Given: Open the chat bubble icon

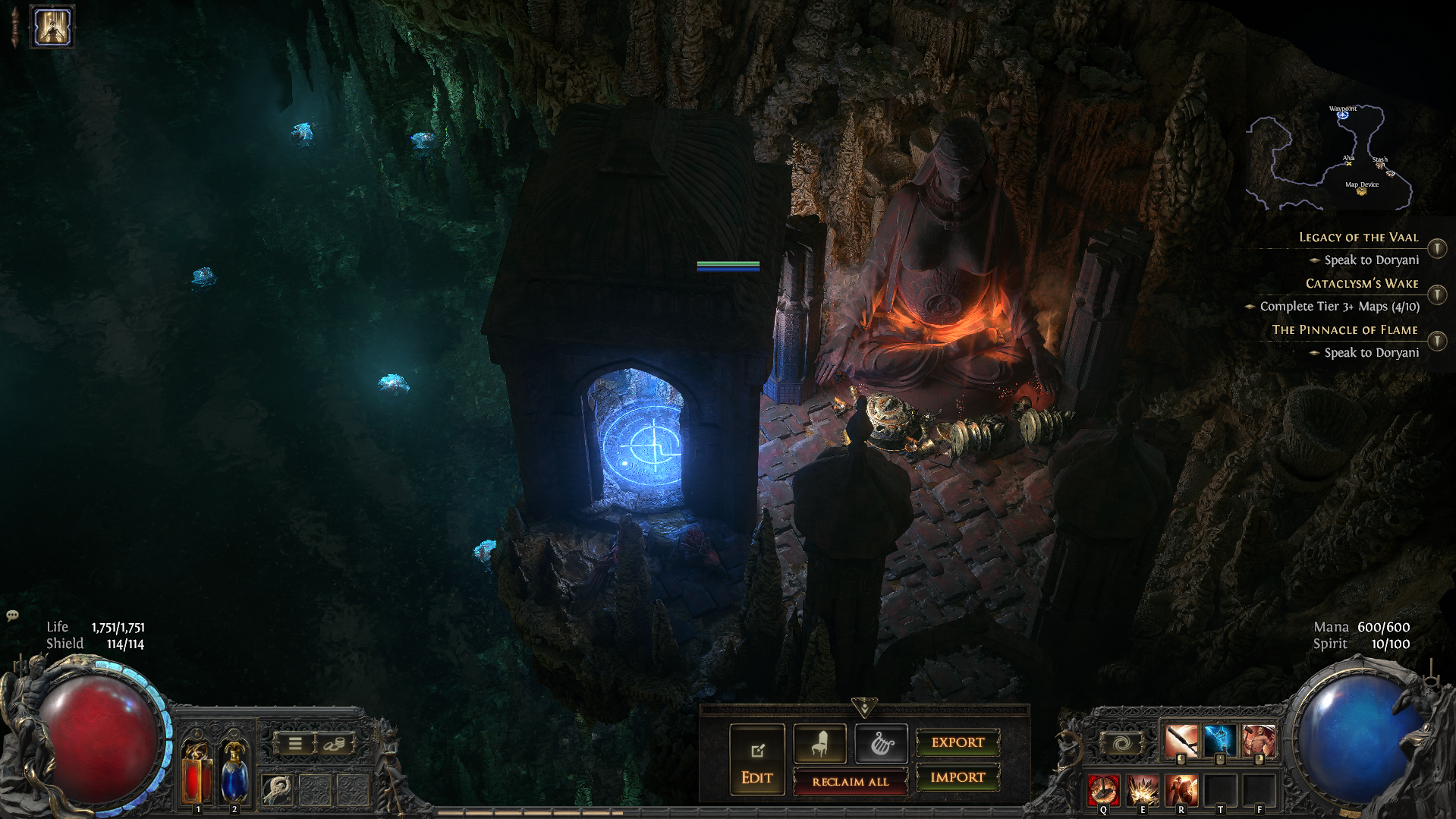Looking at the screenshot, I should coord(12,616).
